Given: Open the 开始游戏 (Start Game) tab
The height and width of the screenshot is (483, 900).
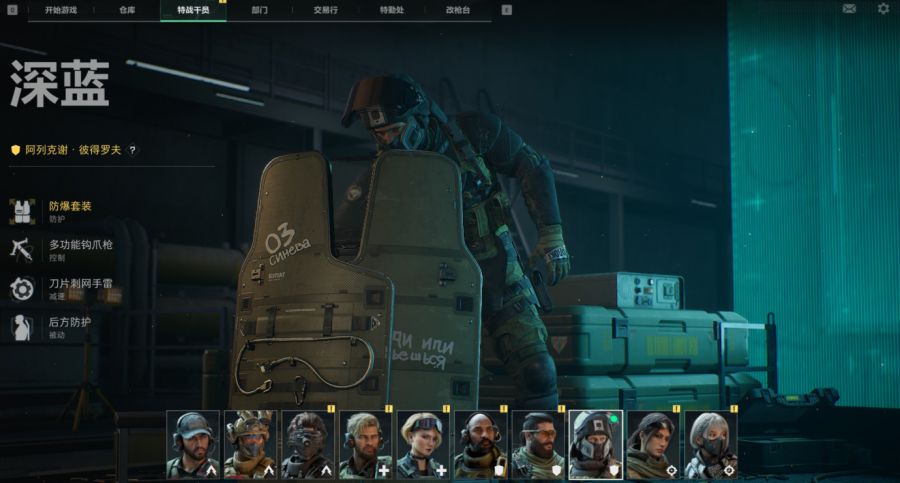Looking at the screenshot, I should point(61,9).
